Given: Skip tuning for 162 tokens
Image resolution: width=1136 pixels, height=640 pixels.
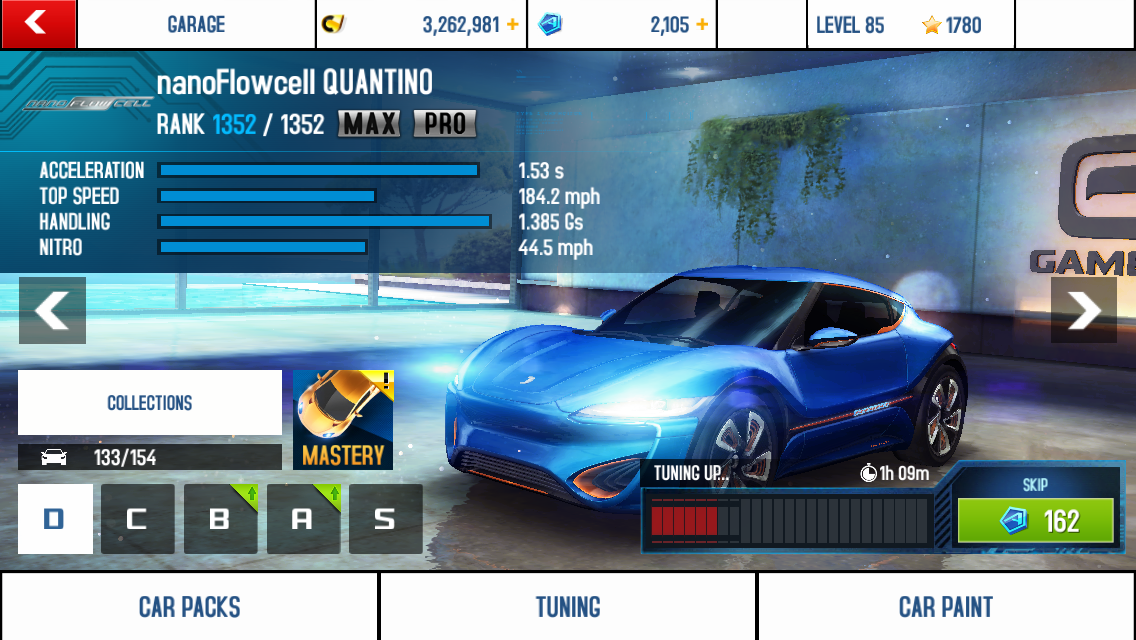Looking at the screenshot, I should click(x=1035, y=520).
